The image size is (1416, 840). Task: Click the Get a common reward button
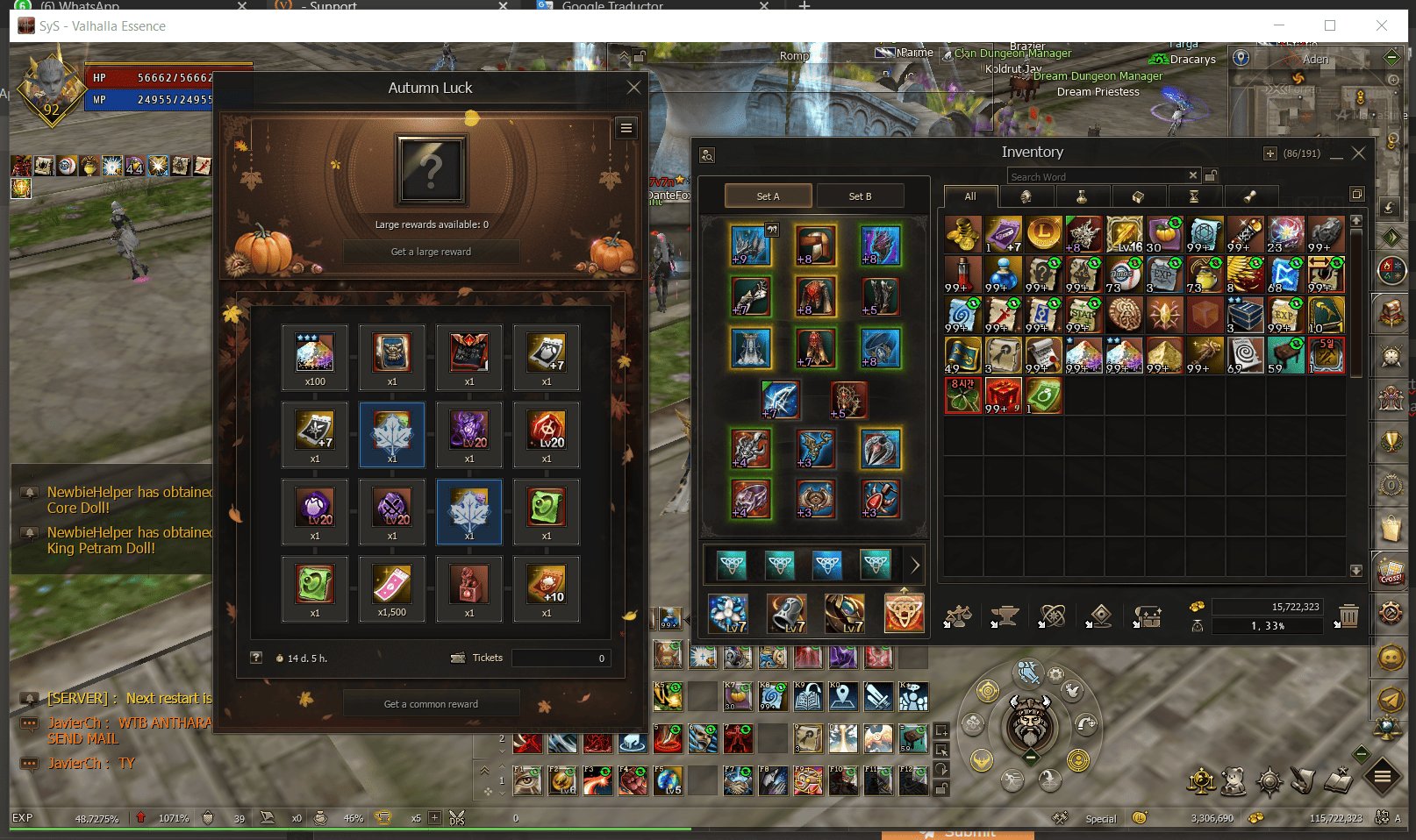tap(431, 704)
